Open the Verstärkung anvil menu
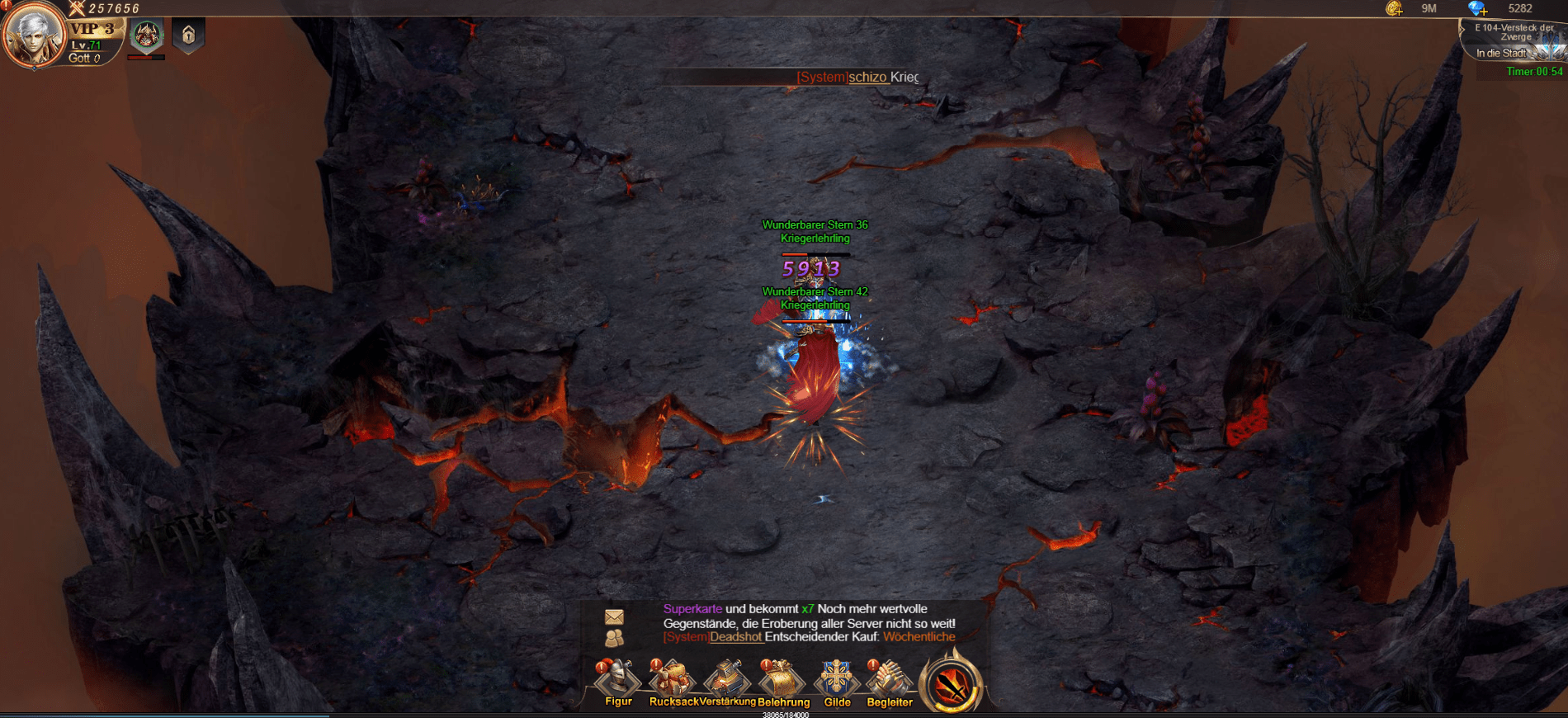1568x718 pixels. [726, 682]
